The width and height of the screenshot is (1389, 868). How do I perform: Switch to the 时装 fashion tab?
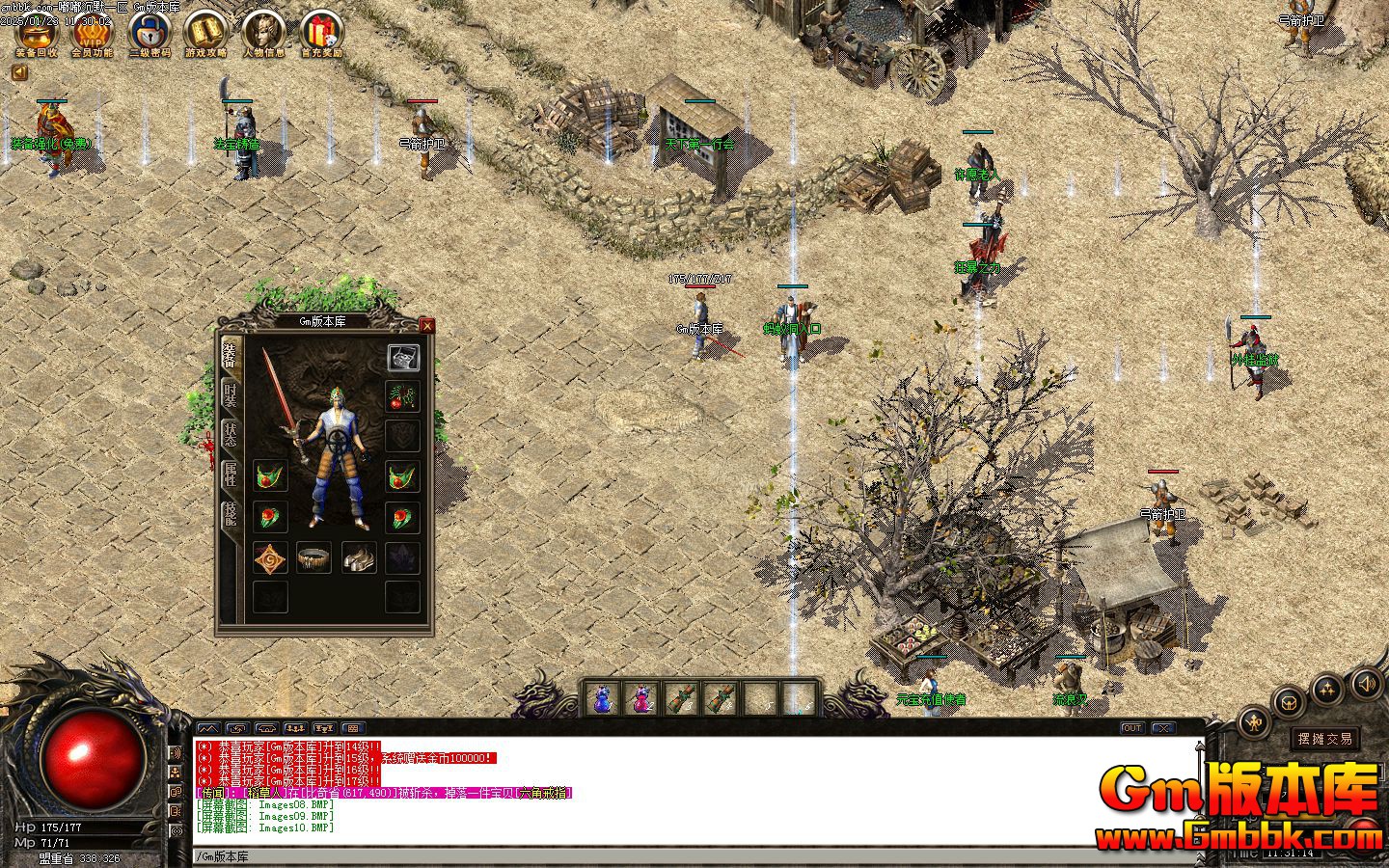[x=231, y=394]
